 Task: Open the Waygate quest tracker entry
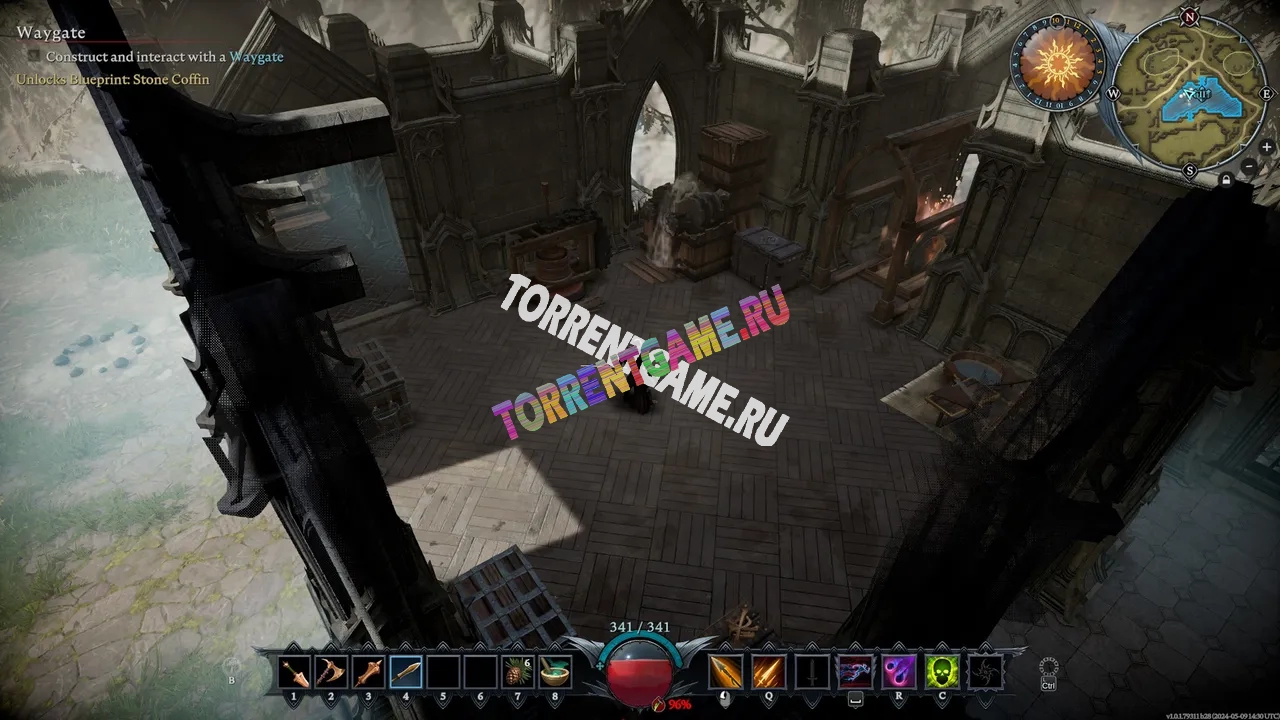pyautogui.click(x=51, y=33)
